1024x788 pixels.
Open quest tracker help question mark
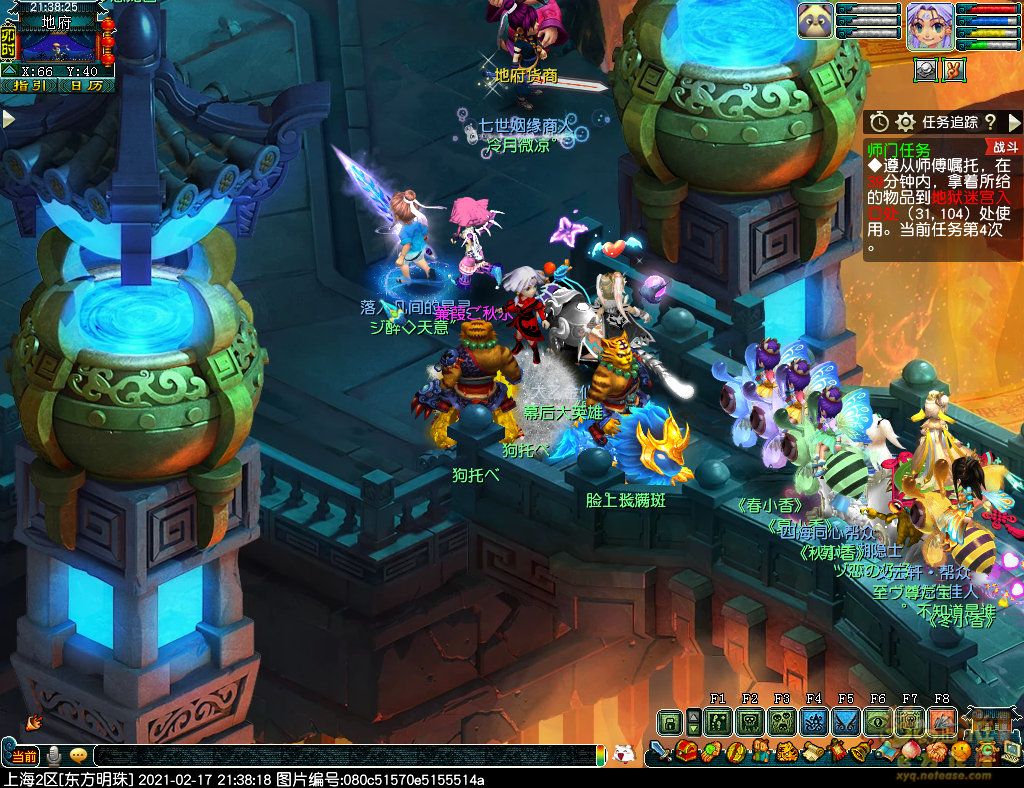pyautogui.click(x=990, y=122)
